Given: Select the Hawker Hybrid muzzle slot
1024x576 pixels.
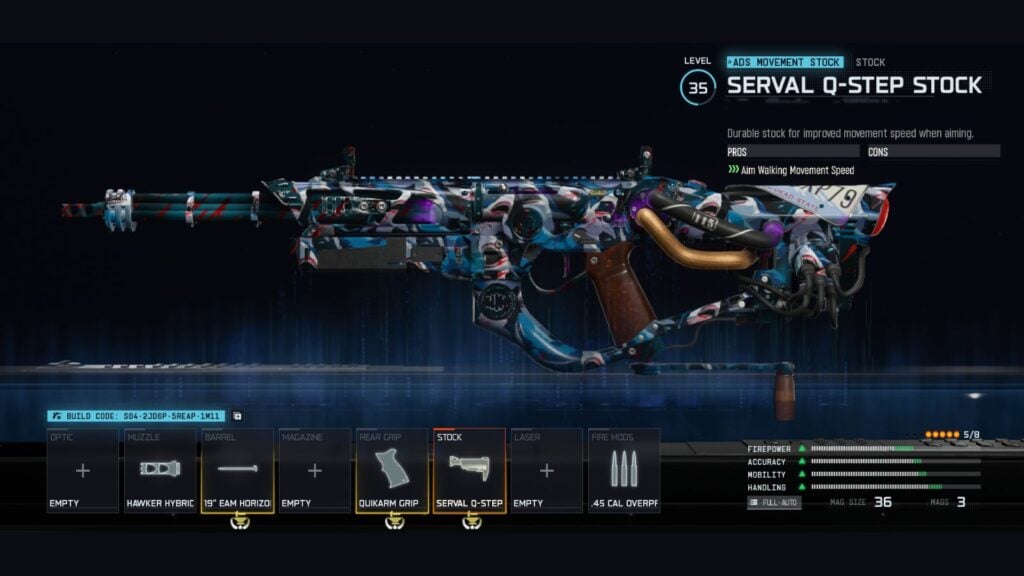Looking at the screenshot, I should (x=160, y=470).
